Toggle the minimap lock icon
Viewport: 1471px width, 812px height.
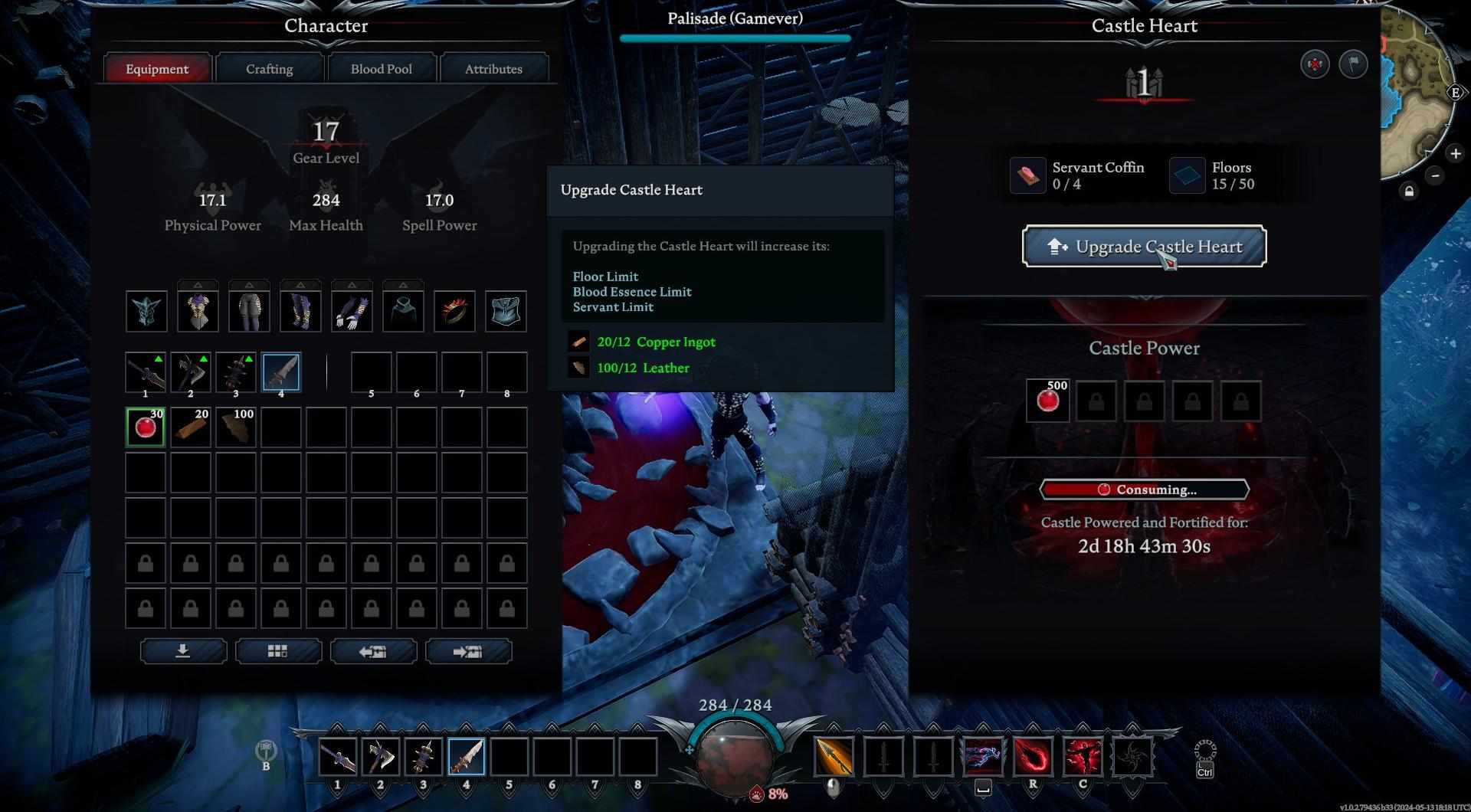(1408, 192)
